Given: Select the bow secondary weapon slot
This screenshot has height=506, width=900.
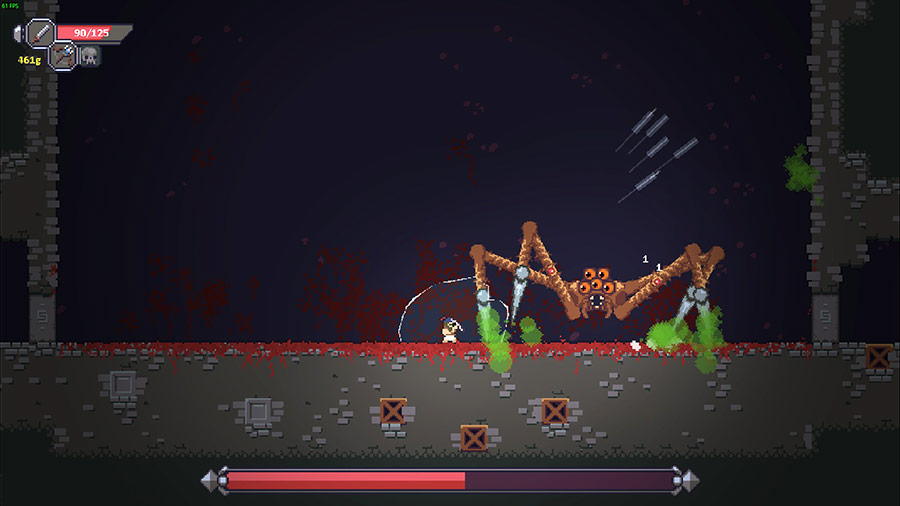Looking at the screenshot, I should (x=63, y=56).
